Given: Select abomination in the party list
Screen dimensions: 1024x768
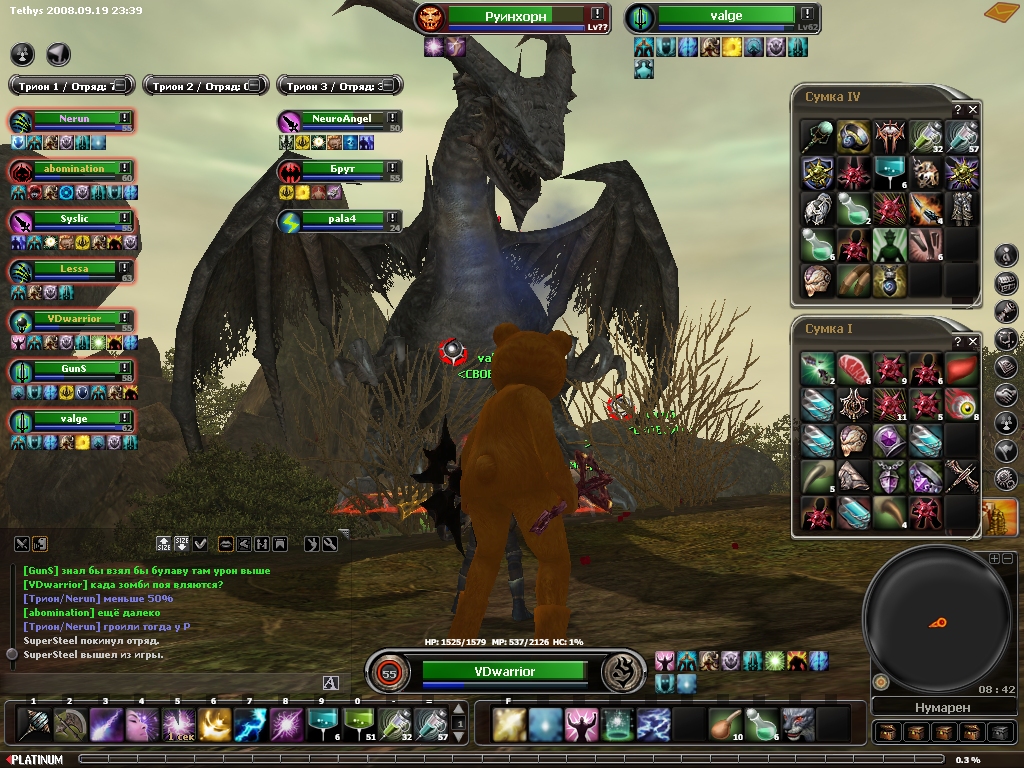Looking at the screenshot, I should tap(75, 169).
